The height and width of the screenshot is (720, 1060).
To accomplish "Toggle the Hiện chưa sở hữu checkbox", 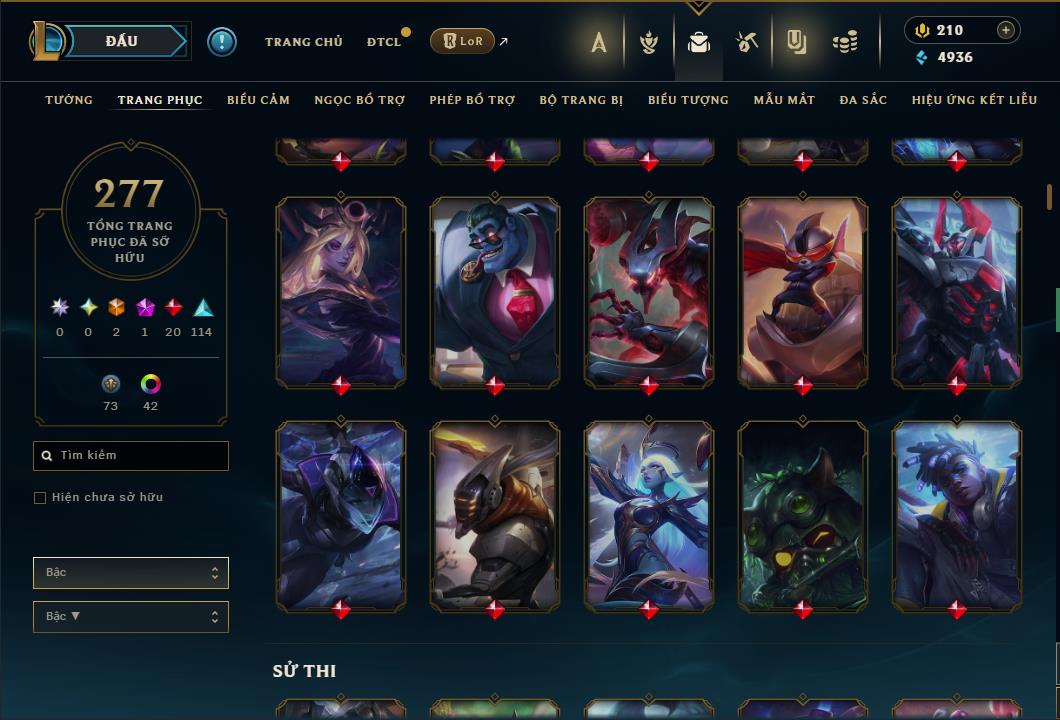I will coord(40,498).
